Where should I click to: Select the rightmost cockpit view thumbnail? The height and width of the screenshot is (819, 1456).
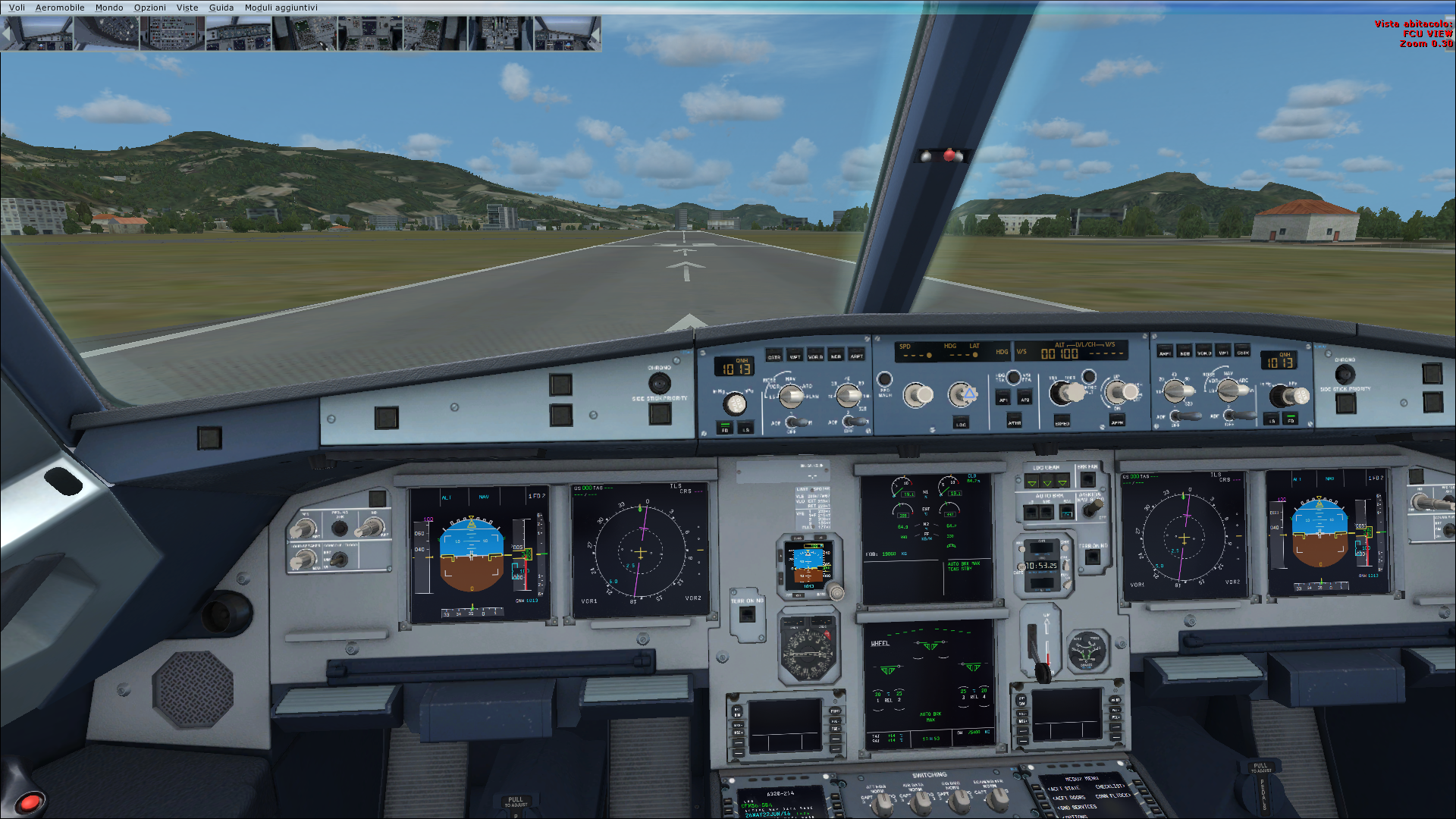pyautogui.click(x=567, y=33)
